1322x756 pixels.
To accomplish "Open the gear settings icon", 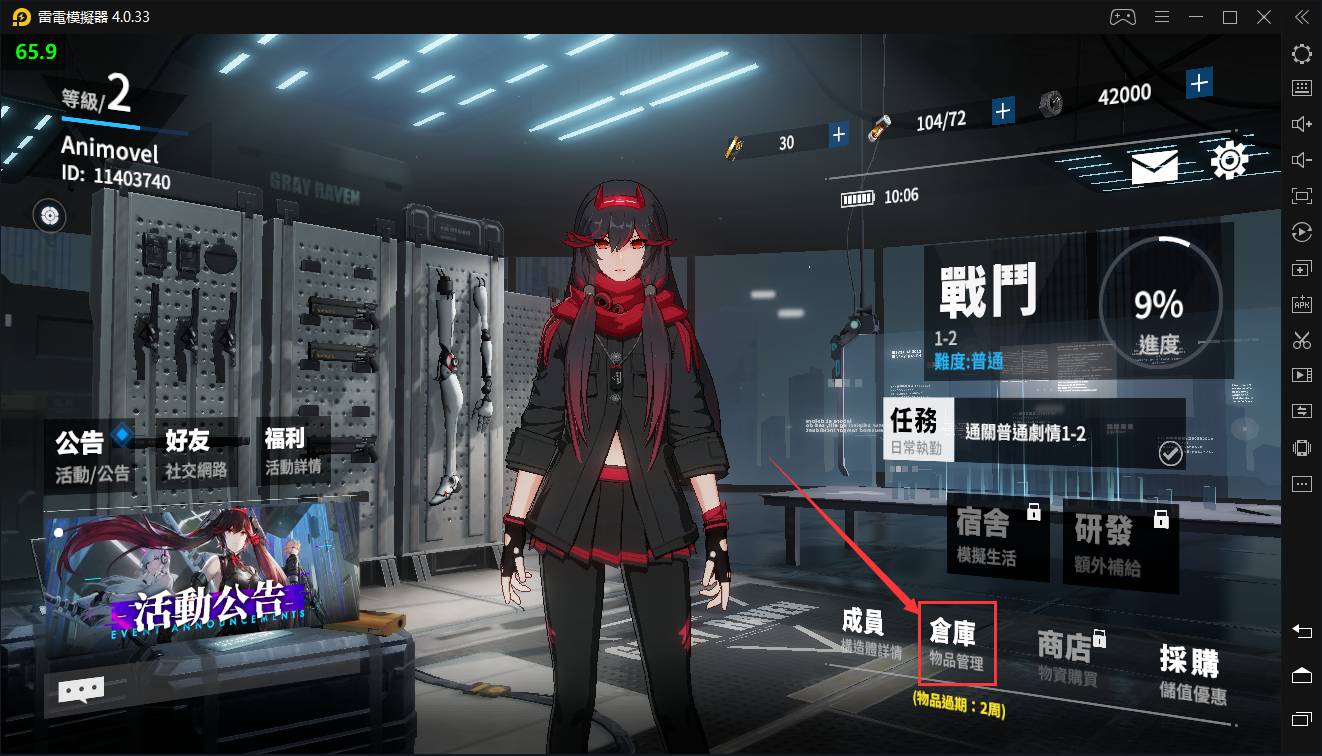I will pos(1229,161).
